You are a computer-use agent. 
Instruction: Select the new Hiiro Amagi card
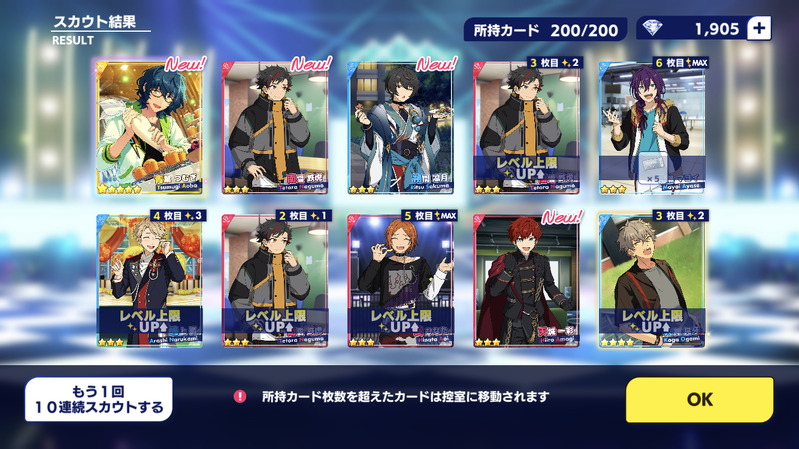[525, 281]
